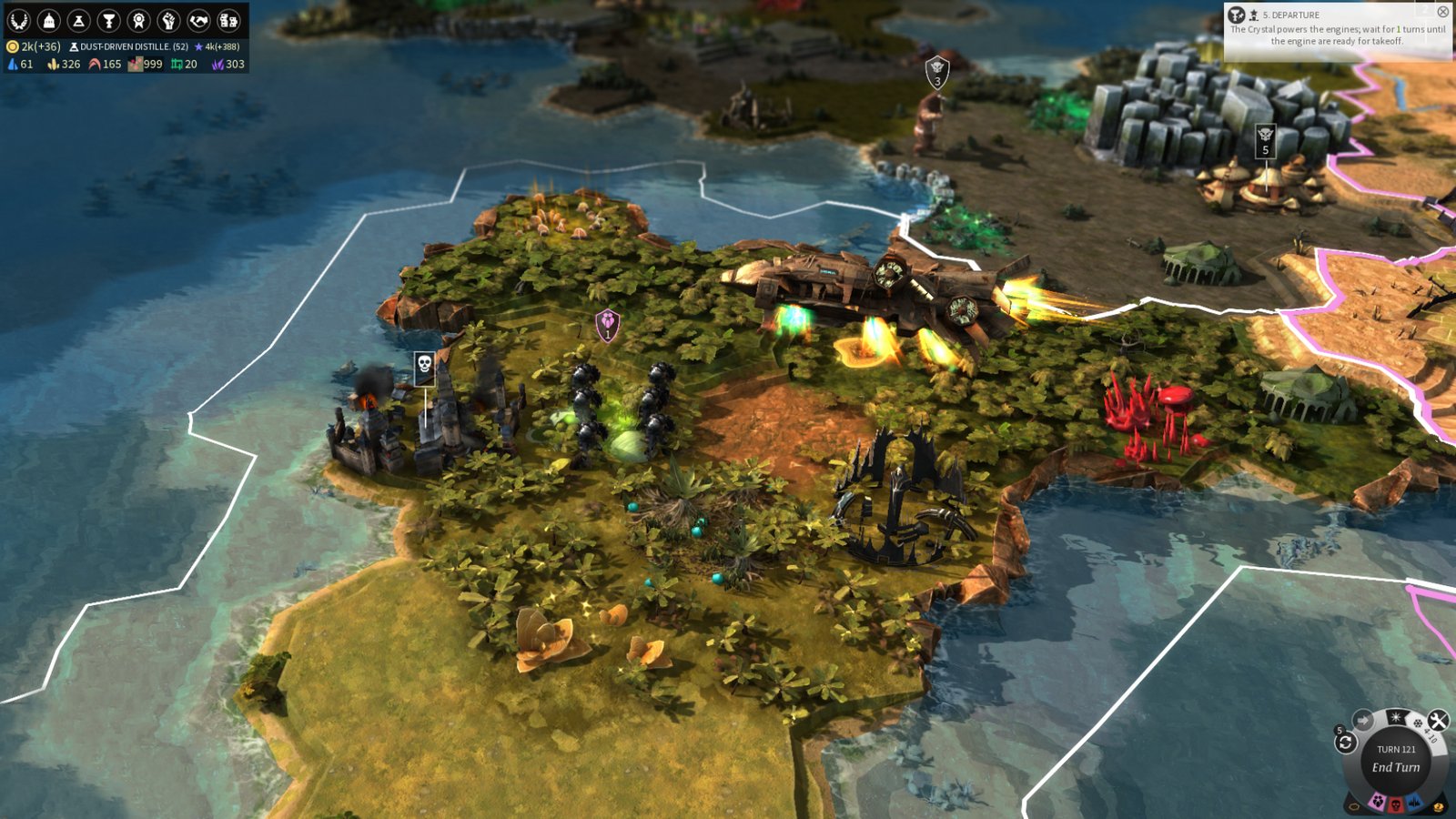Click the Dust total showing 2k(+36)
The height and width of the screenshot is (819, 1456).
pyautogui.click(x=36, y=45)
